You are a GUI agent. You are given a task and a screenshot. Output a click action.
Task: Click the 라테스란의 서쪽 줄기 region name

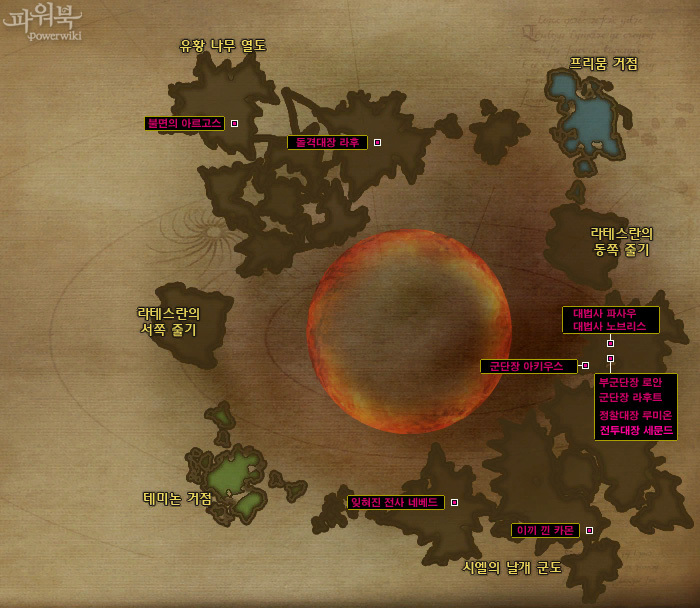(169, 321)
